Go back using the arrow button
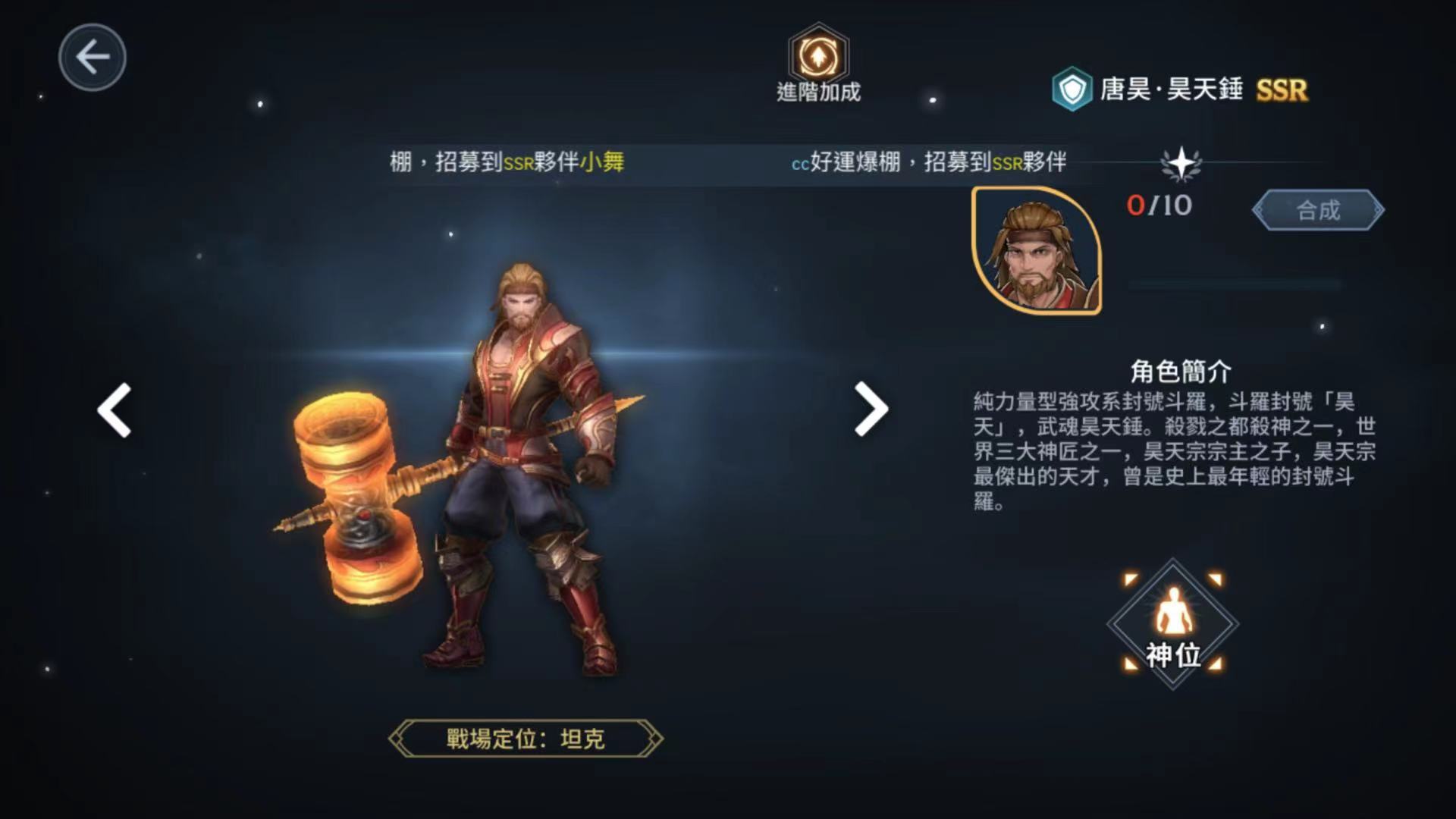Image resolution: width=1456 pixels, height=819 pixels. (x=93, y=58)
